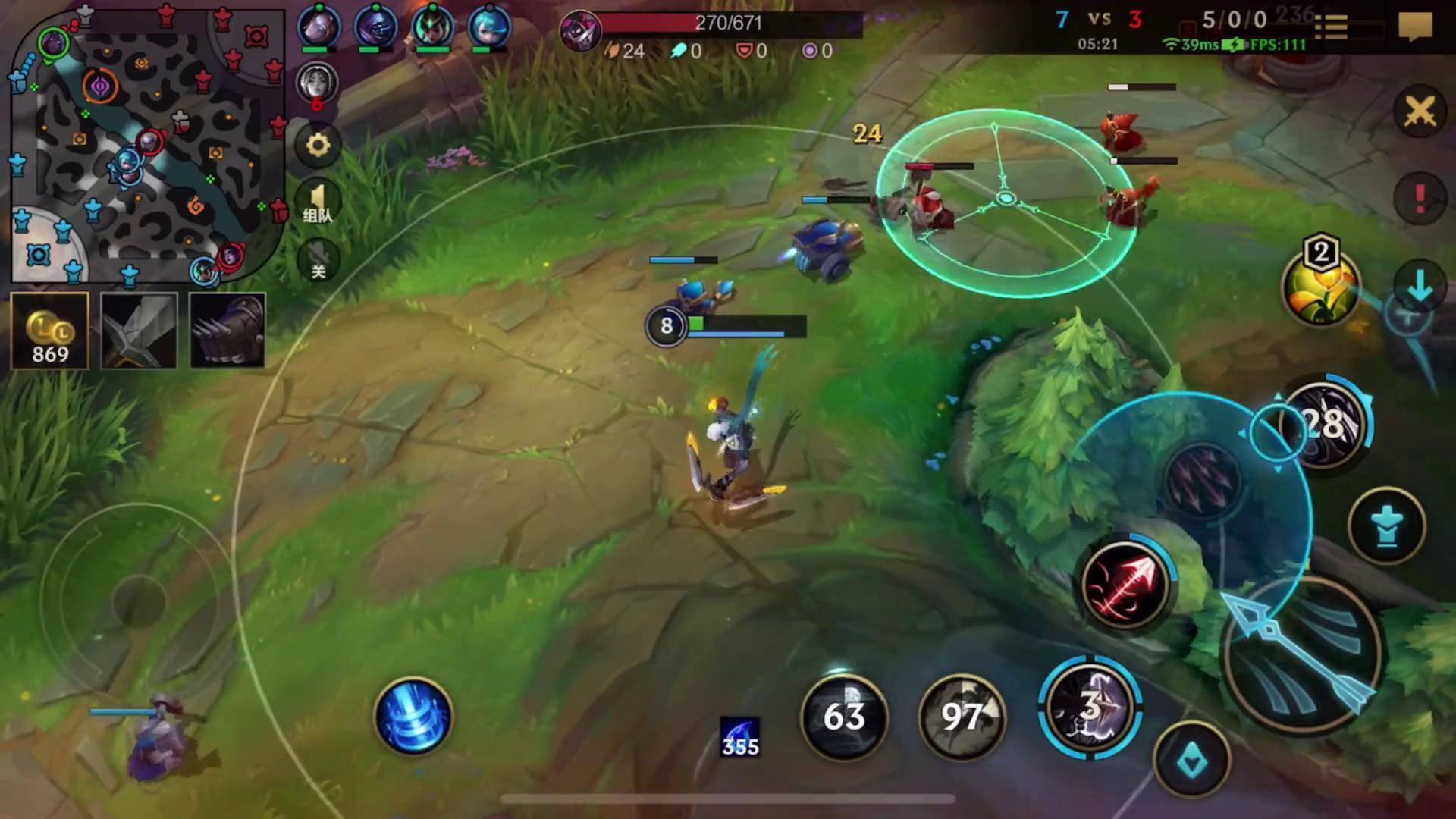Tap the crossed swords button

pos(1420,112)
